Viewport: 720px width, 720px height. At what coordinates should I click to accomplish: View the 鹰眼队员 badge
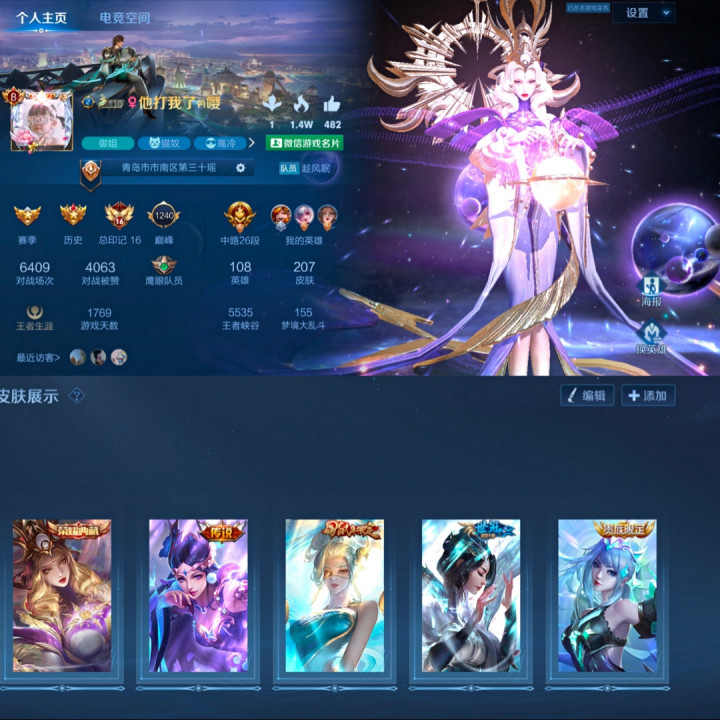(x=163, y=268)
